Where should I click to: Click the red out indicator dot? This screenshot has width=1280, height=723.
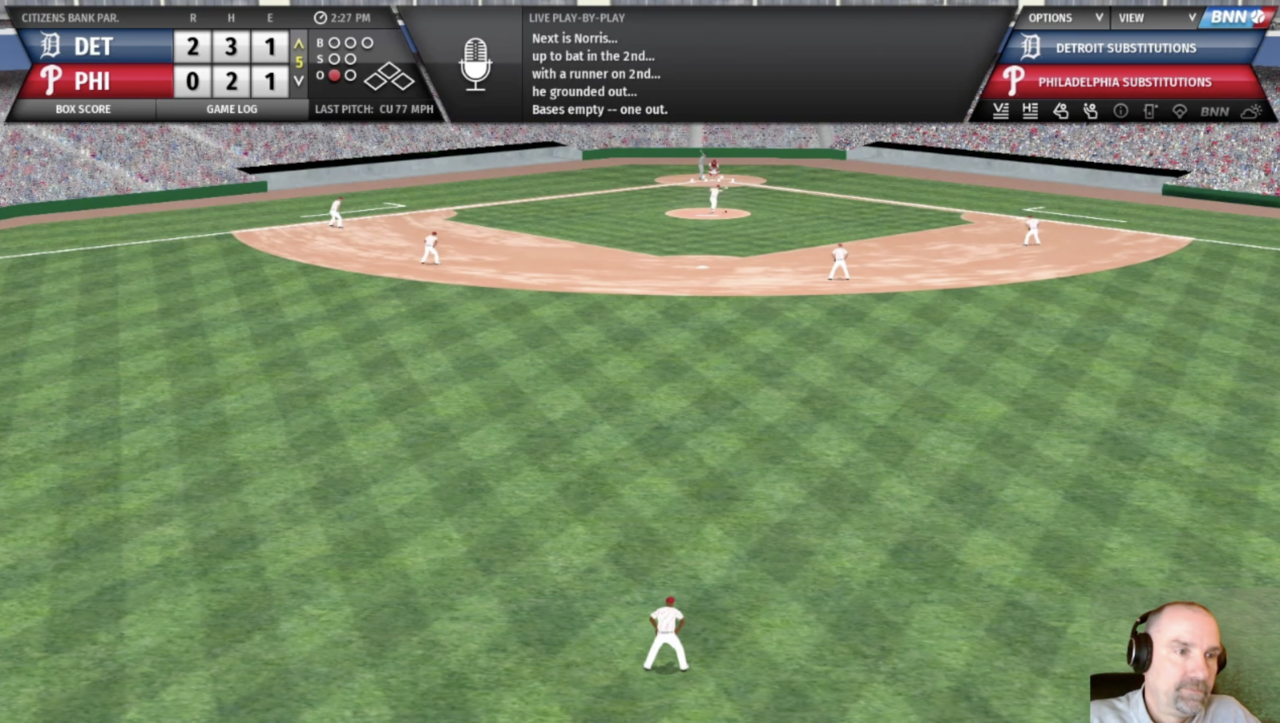pos(333,74)
